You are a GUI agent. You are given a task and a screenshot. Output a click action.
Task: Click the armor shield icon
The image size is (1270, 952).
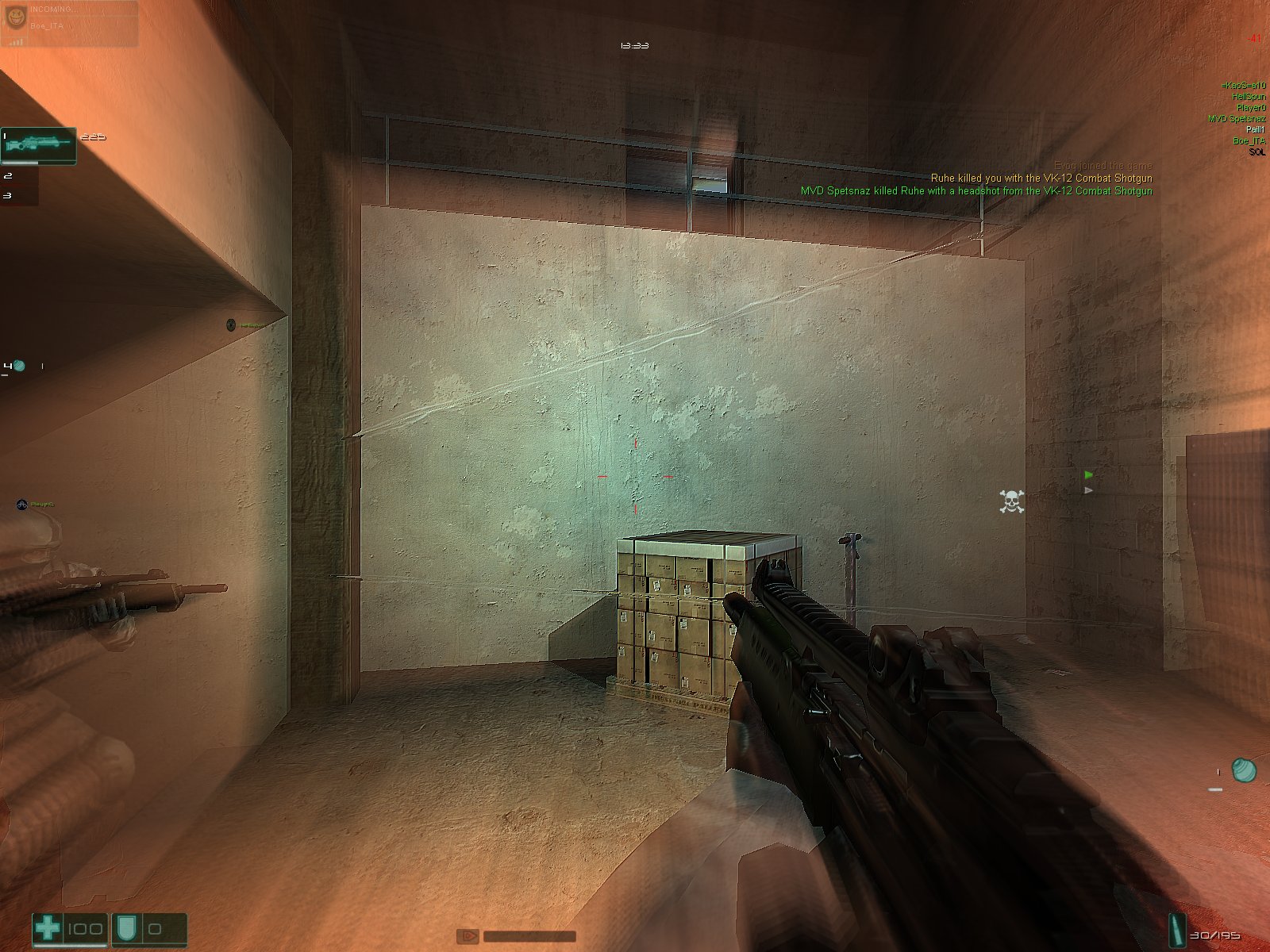(127, 928)
